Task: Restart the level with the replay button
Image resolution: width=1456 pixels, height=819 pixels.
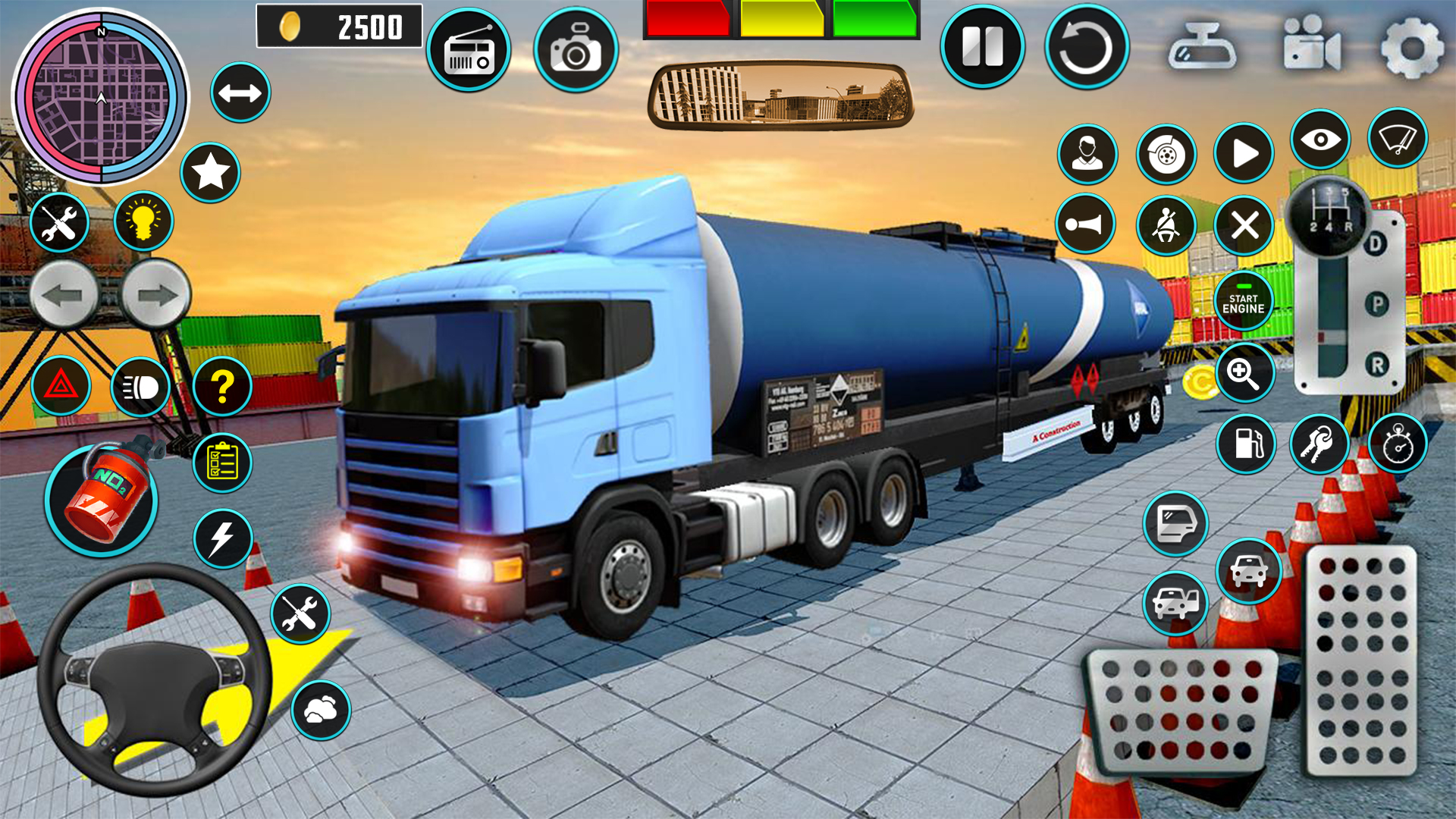Action: [x=1087, y=45]
